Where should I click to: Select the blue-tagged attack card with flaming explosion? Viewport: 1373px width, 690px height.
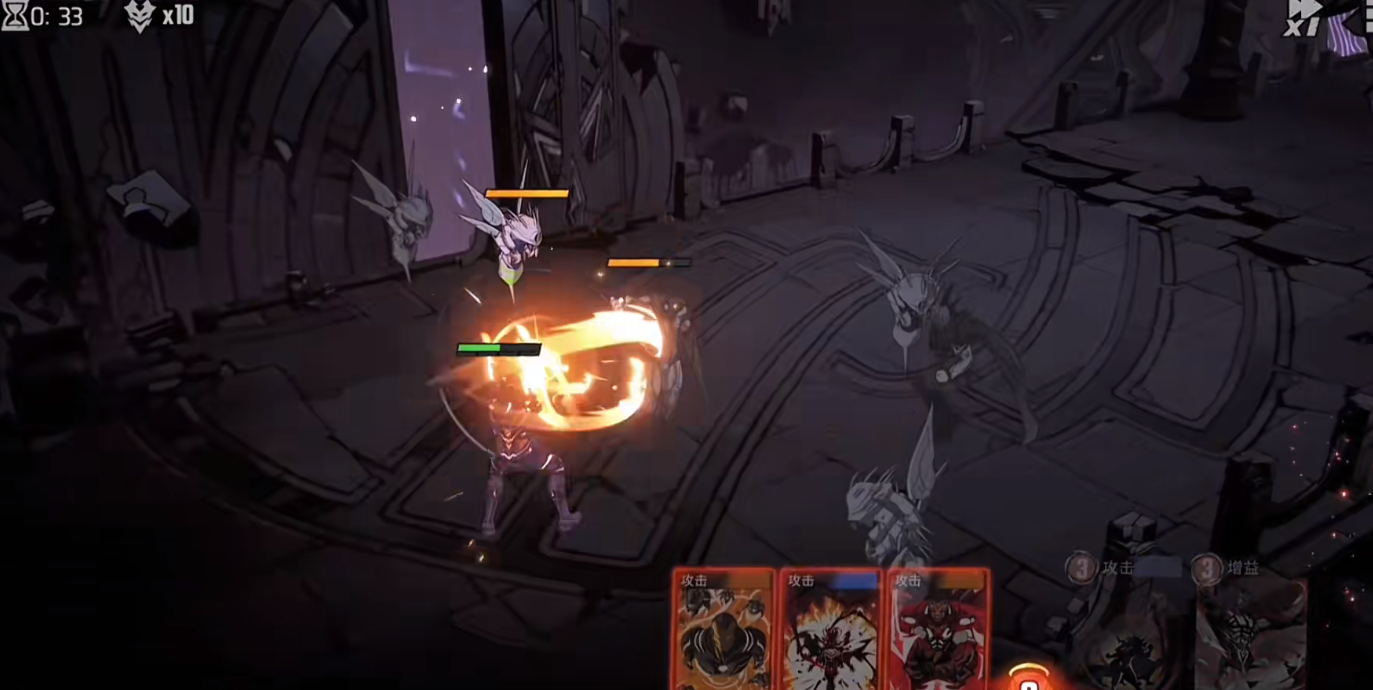830,630
